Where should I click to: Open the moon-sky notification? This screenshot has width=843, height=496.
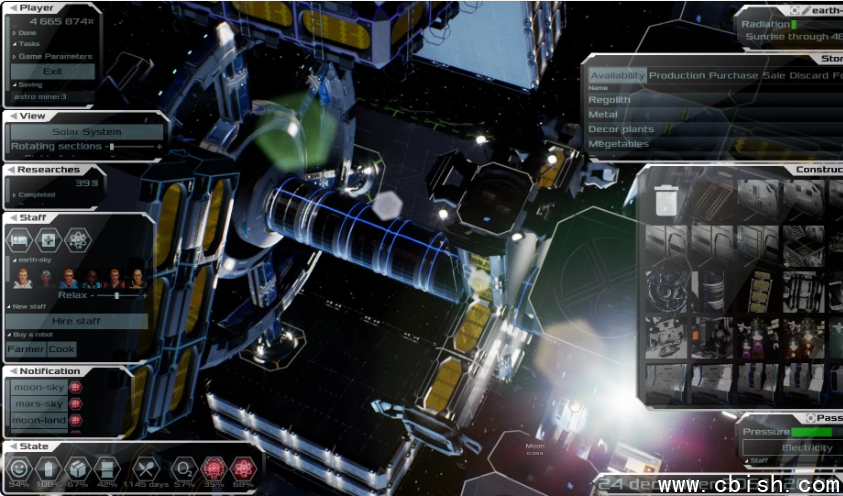click(x=38, y=387)
